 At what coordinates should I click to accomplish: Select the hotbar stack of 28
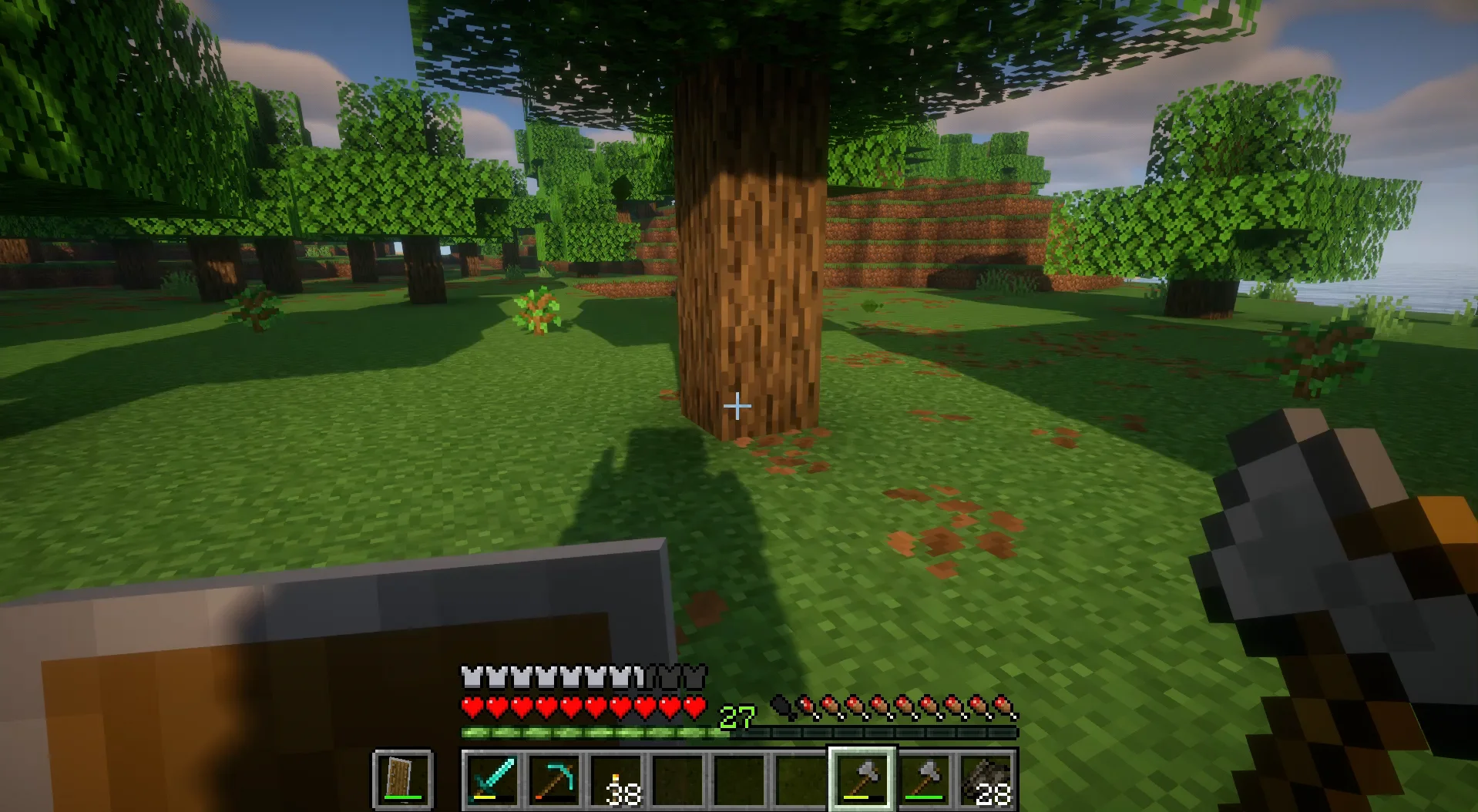[x=986, y=779]
